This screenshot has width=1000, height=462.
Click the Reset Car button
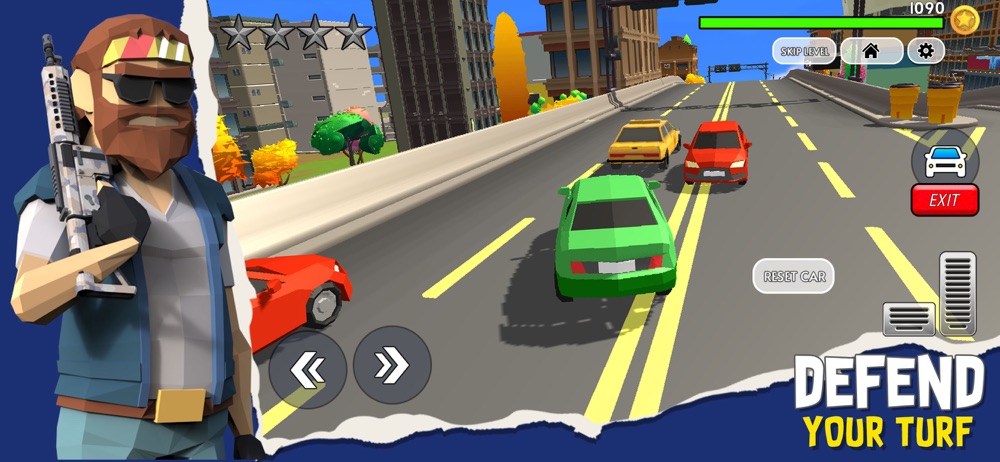click(x=793, y=276)
